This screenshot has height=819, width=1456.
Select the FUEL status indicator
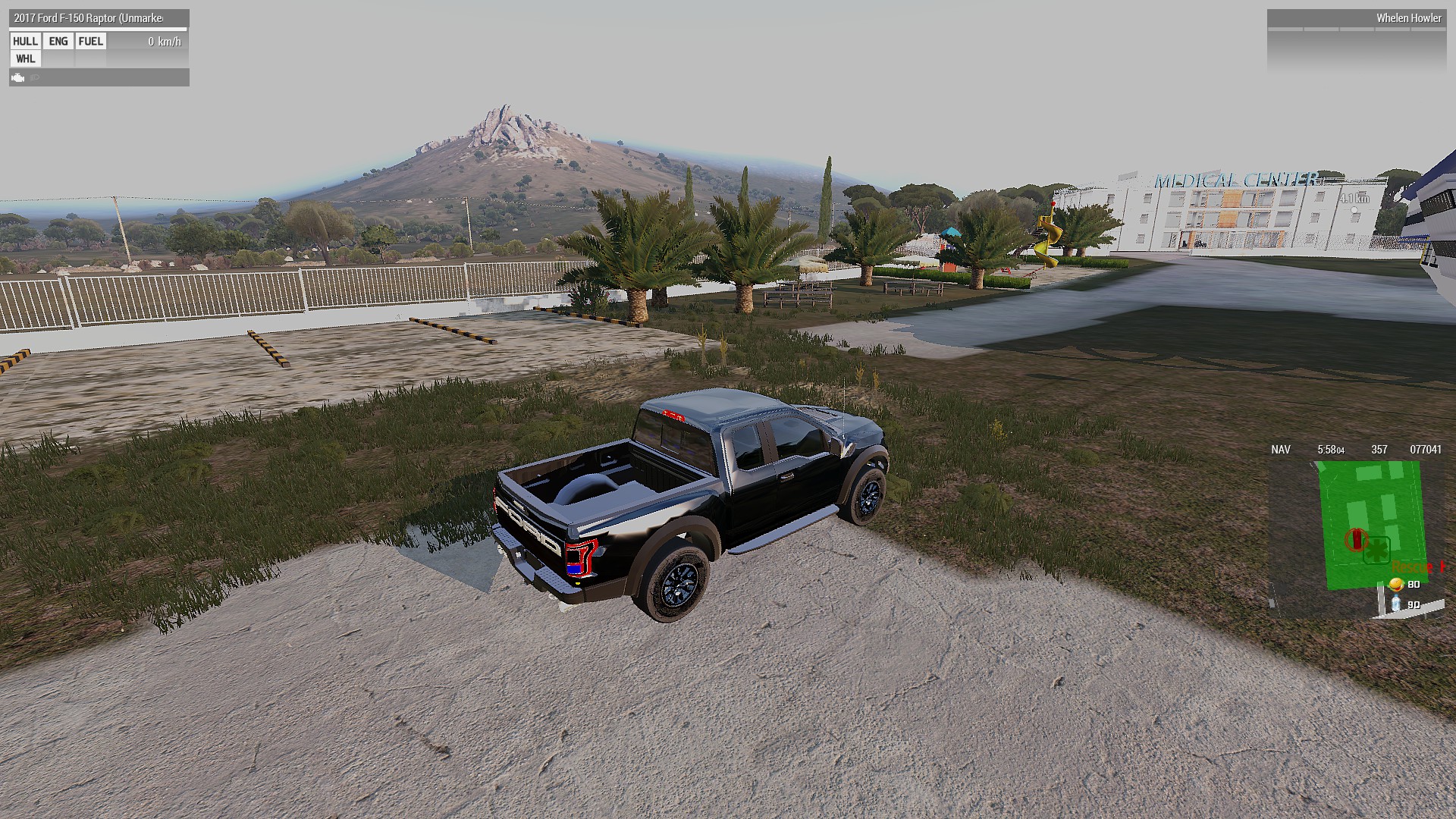tap(91, 42)
